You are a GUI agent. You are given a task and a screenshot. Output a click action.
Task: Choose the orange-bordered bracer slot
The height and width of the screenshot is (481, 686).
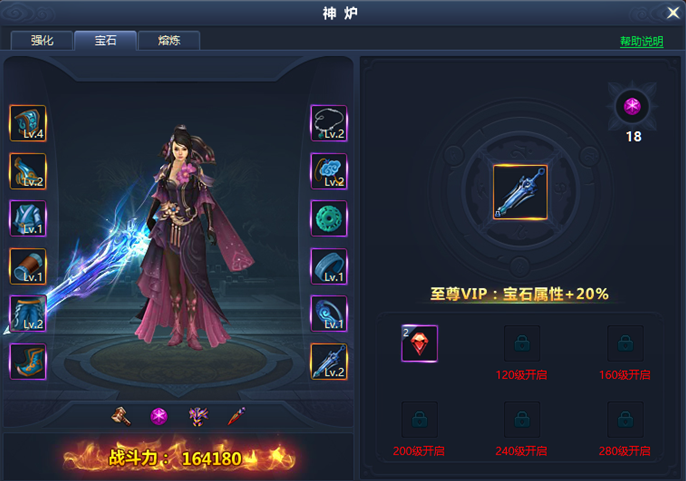28,266
